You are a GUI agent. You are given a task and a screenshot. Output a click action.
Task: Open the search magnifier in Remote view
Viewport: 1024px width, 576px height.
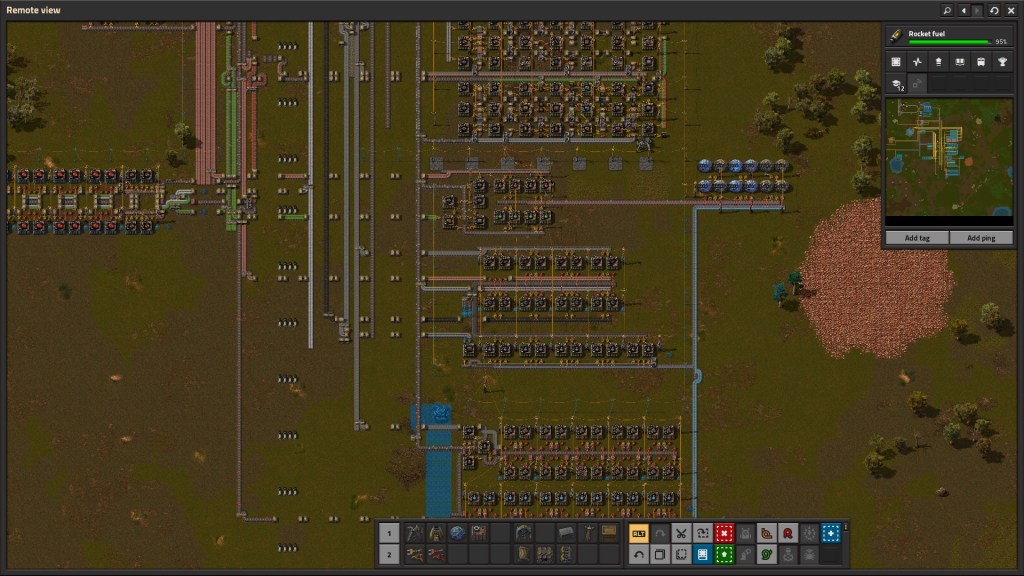pos(947,10)
